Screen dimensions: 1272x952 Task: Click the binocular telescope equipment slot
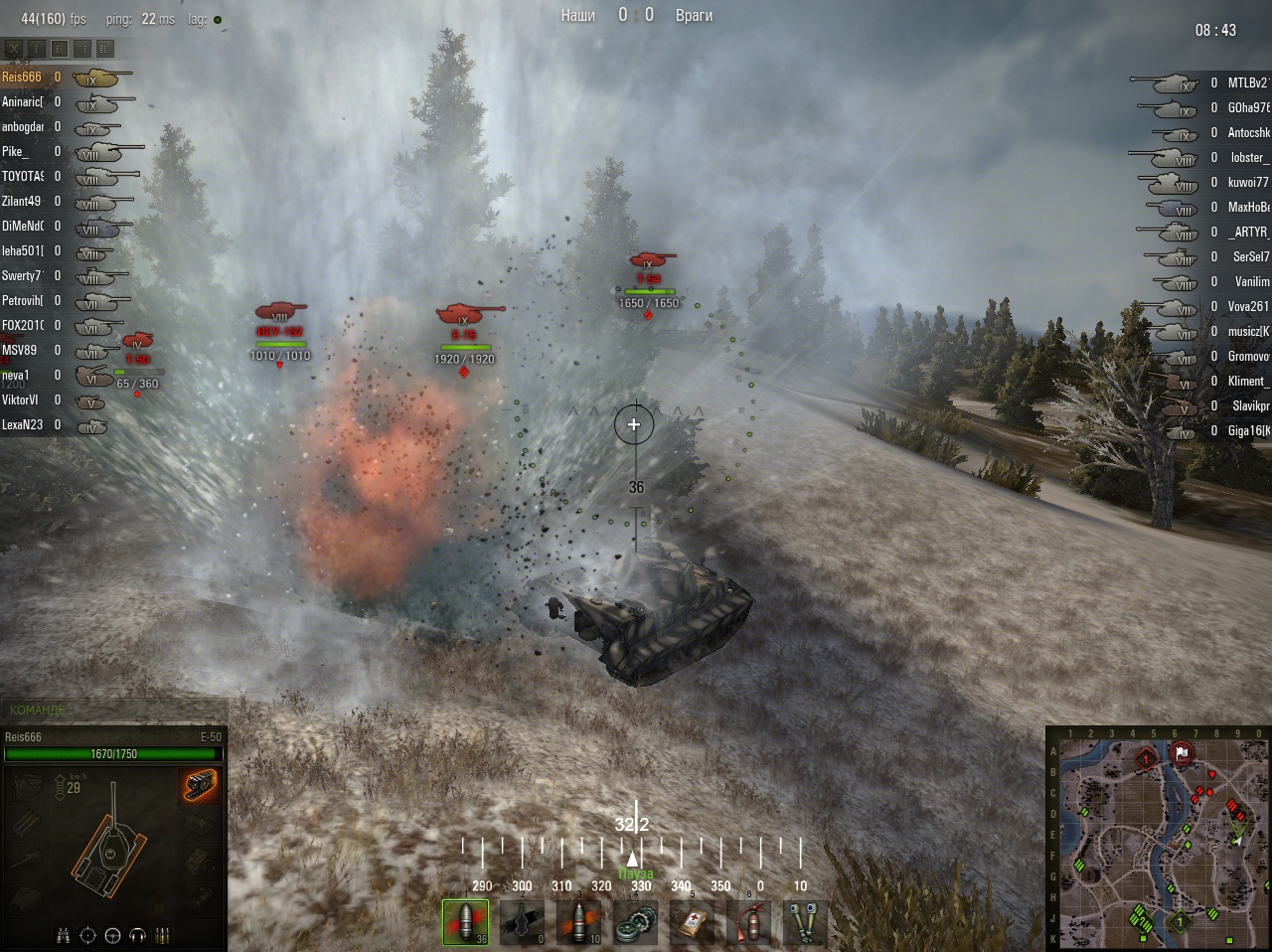(x=805, y=922)
